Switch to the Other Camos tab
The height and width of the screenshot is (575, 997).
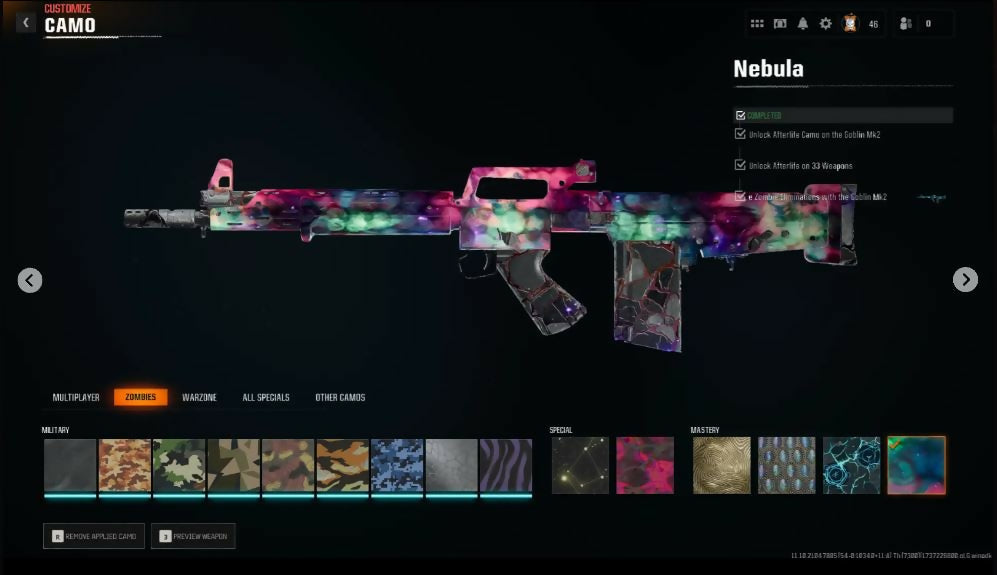340,397
